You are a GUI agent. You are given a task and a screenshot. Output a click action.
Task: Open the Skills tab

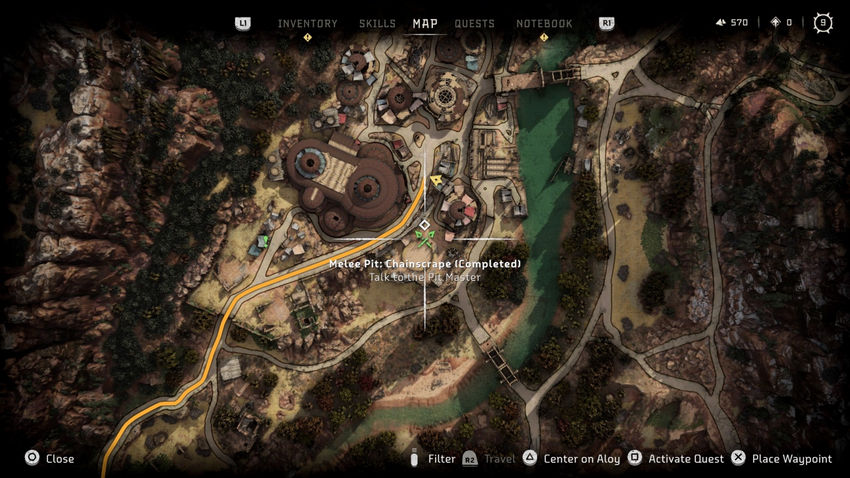[x=376, y=23]
